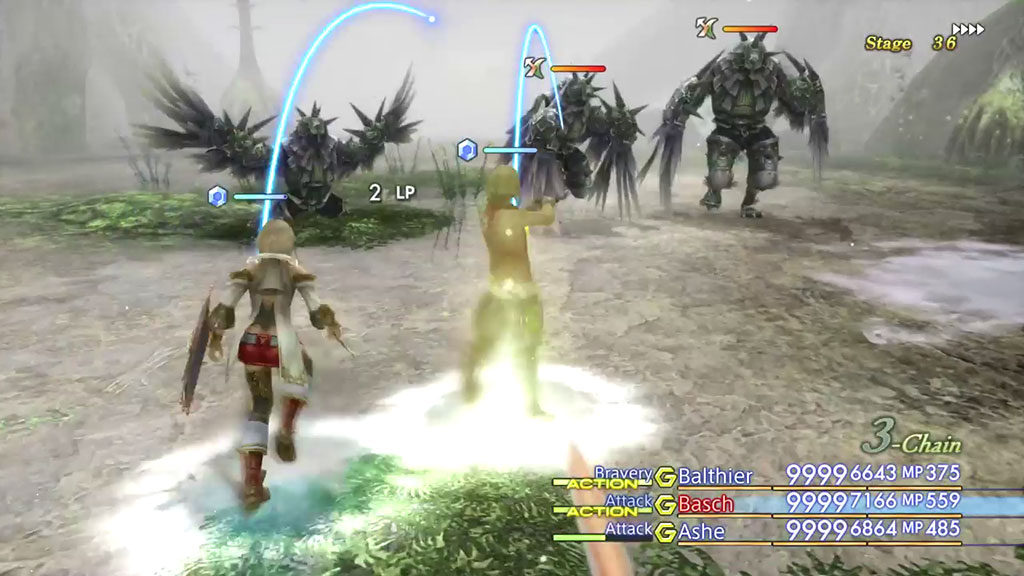Select Basch in the party list
Screen dimensions: 1024x576
(706, 504)
